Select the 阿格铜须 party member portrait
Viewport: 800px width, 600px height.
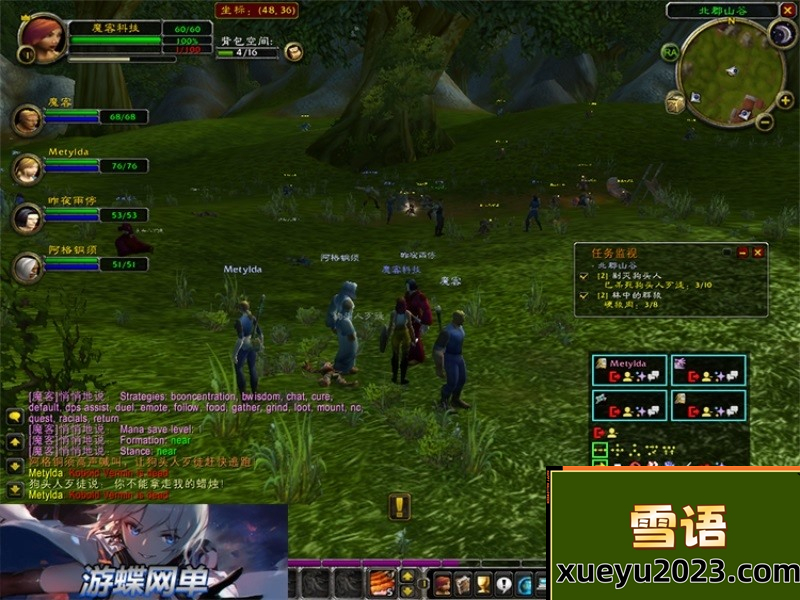tap(27, 266)
